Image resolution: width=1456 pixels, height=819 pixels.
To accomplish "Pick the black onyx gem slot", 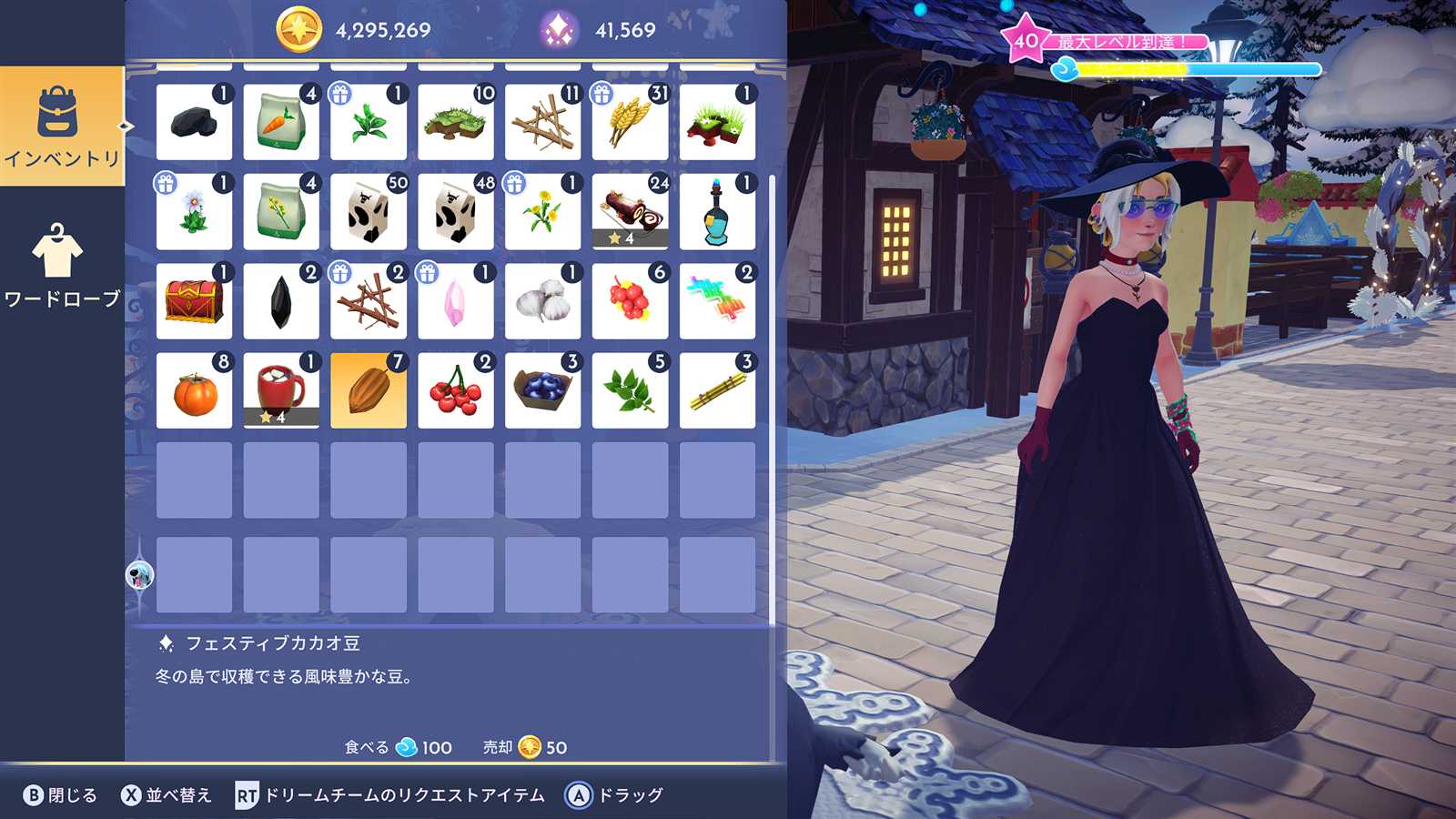I will coord(281,301).
